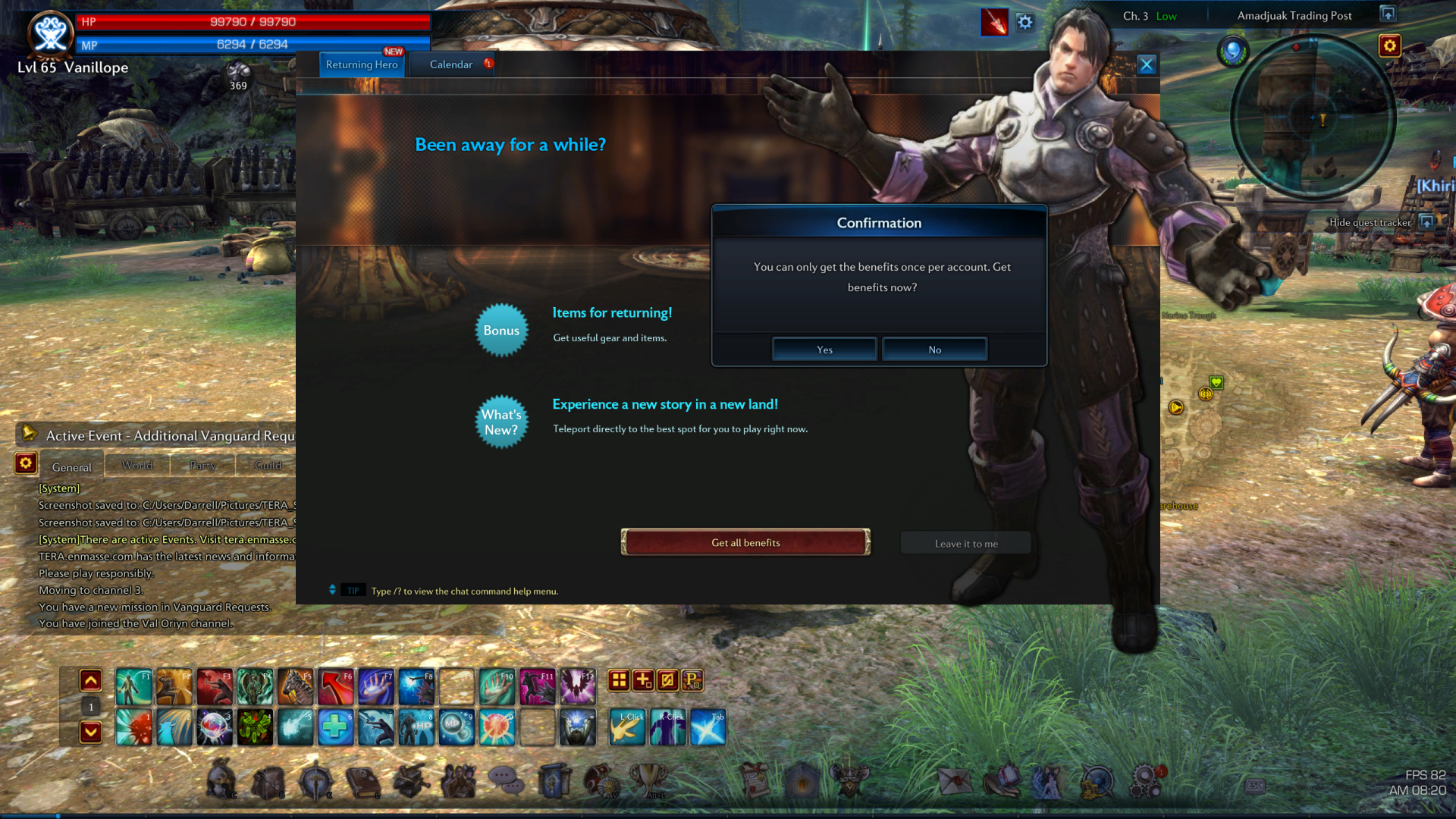Activate the green plus heal skill
Image resolution: width=1456 pixels, height=819 pixels.
(x=335, y=727)
